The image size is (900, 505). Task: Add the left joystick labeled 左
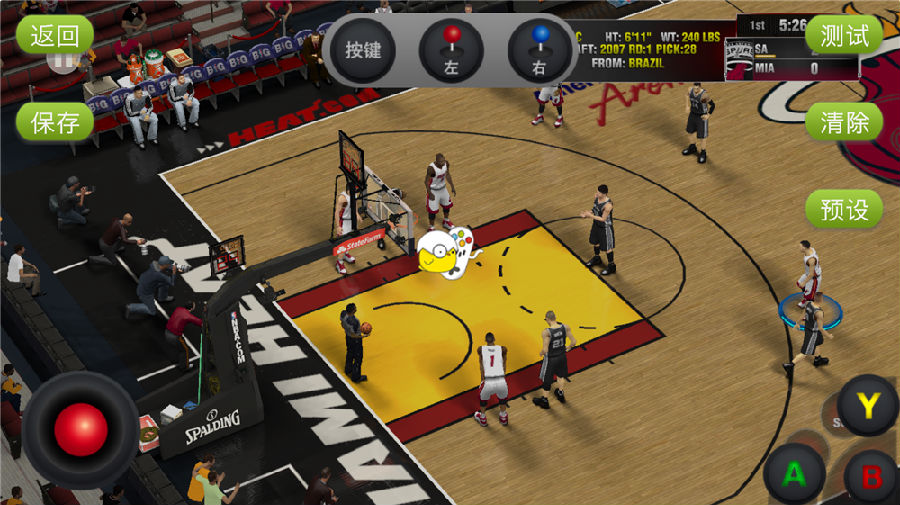click(452, 50)
